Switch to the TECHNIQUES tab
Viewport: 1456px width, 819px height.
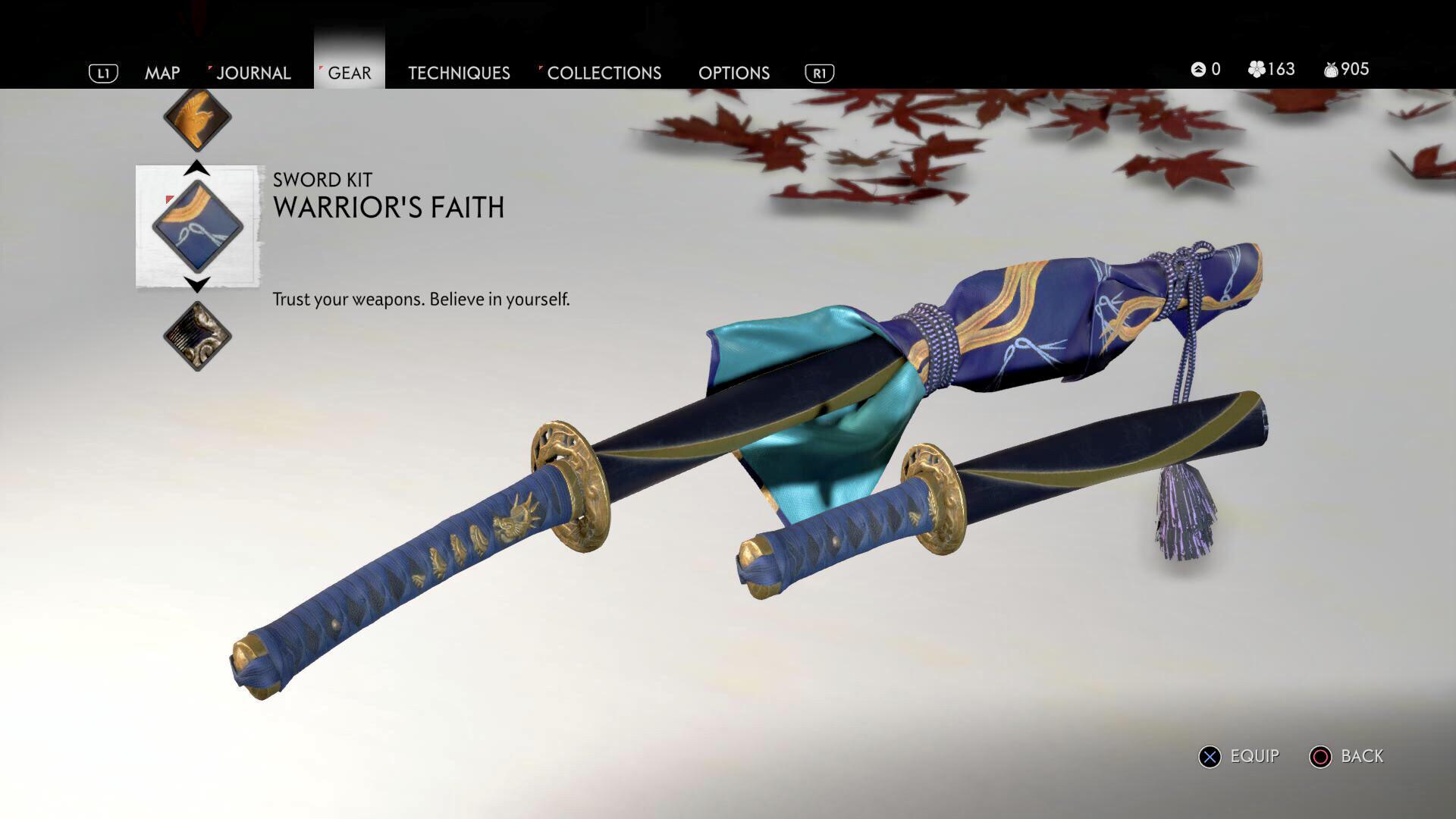pos(458,73)
